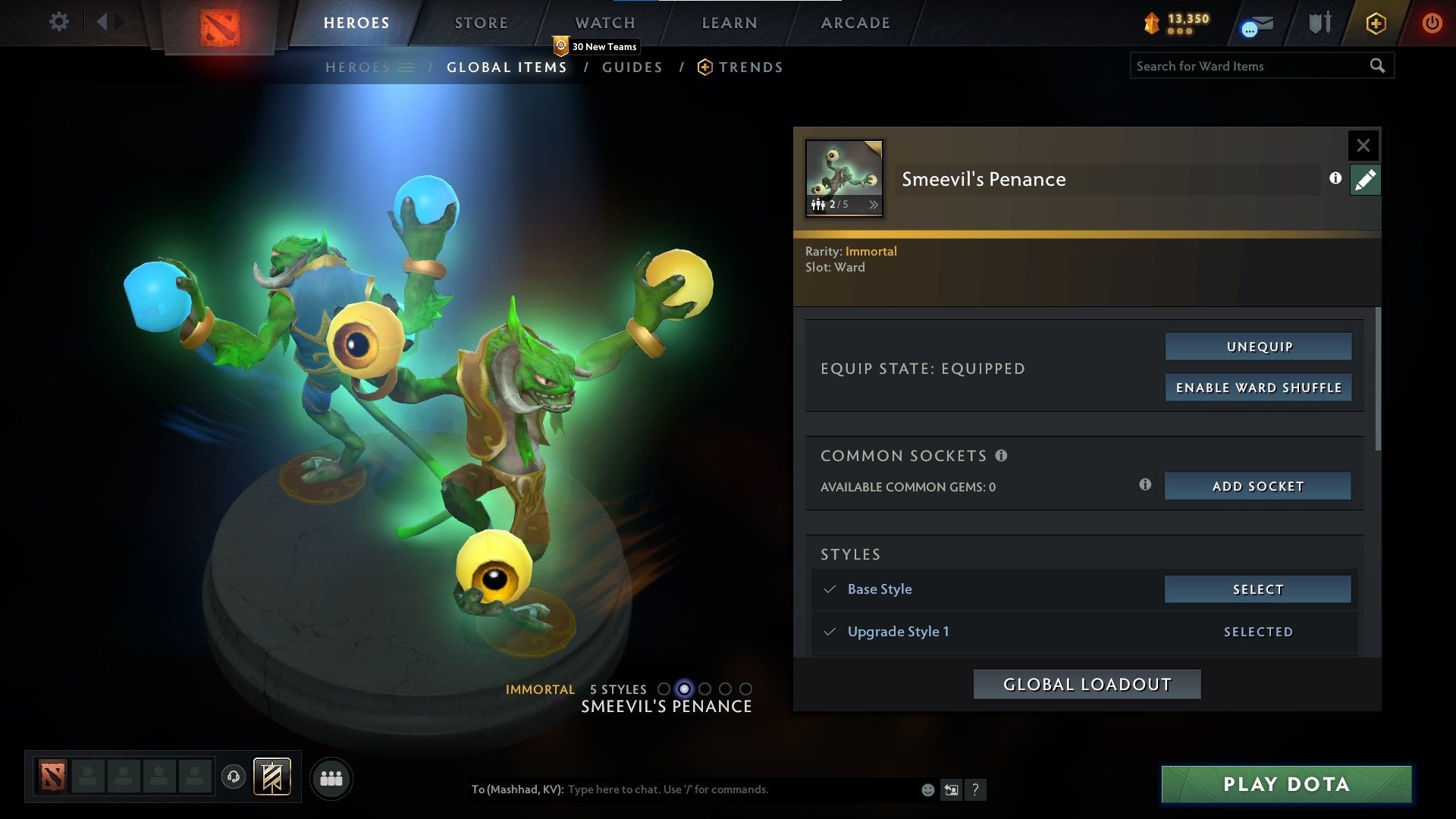This screenshot has height=819, width=1456.
Task: Select the Base Style option
Action: pos(1258,588)
